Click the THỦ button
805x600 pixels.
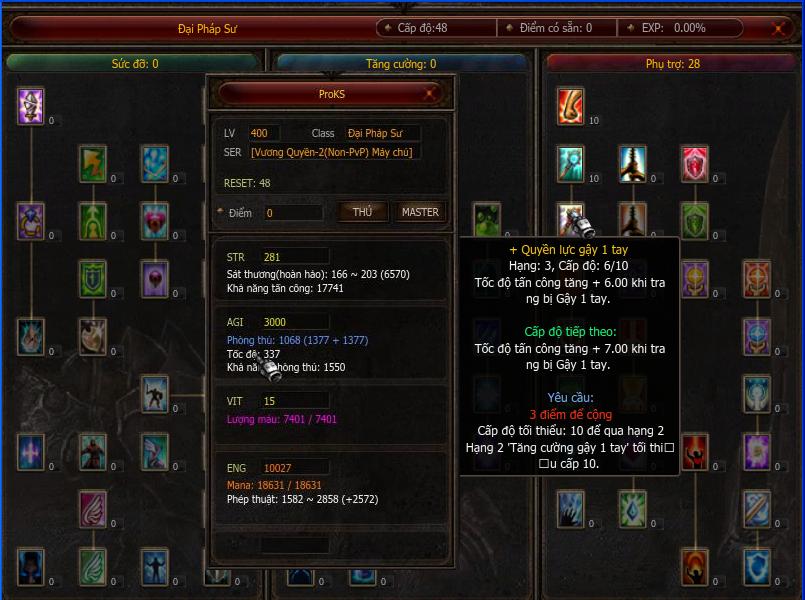[x=363, y=212]
